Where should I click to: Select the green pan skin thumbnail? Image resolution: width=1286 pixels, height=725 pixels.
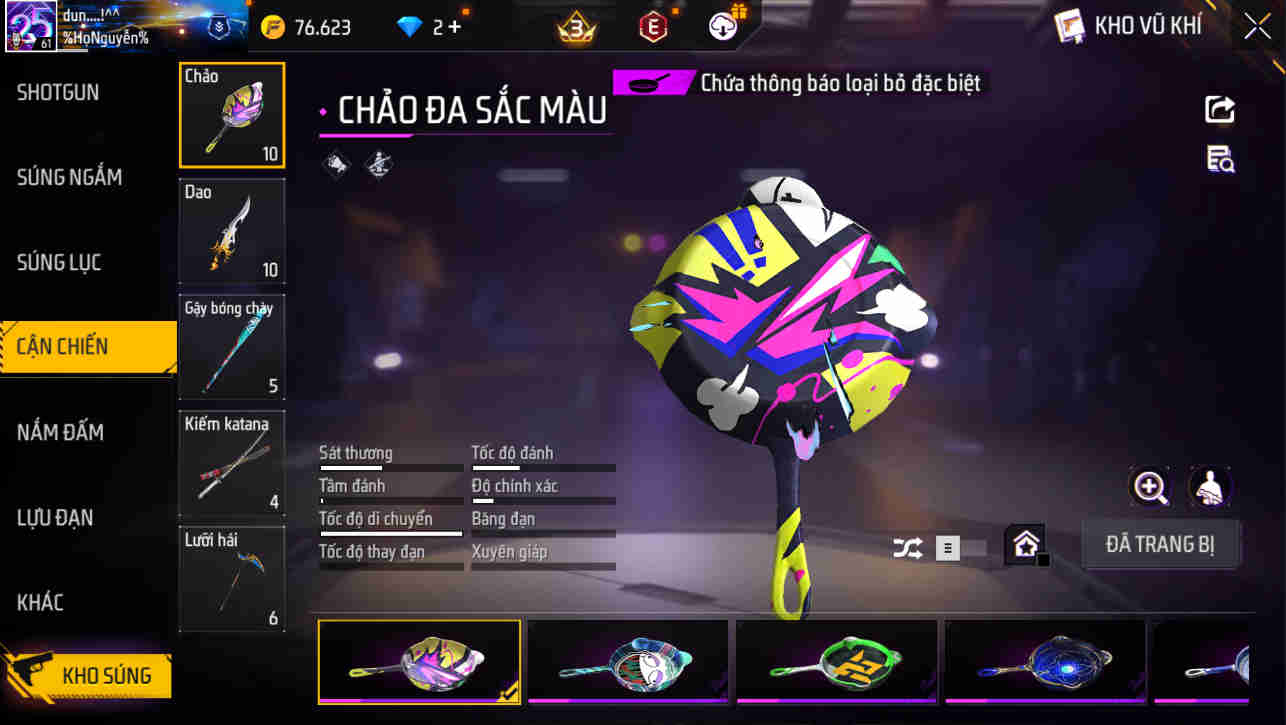[x=836, y=662]
